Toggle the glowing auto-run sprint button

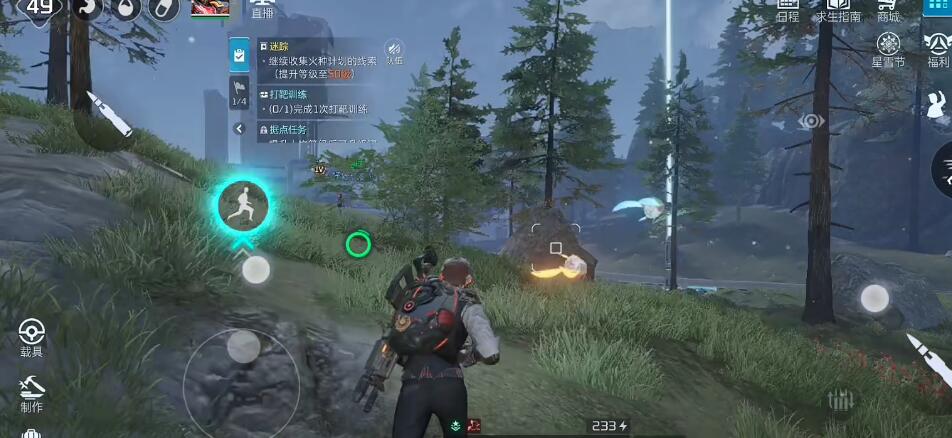point(243,206)
